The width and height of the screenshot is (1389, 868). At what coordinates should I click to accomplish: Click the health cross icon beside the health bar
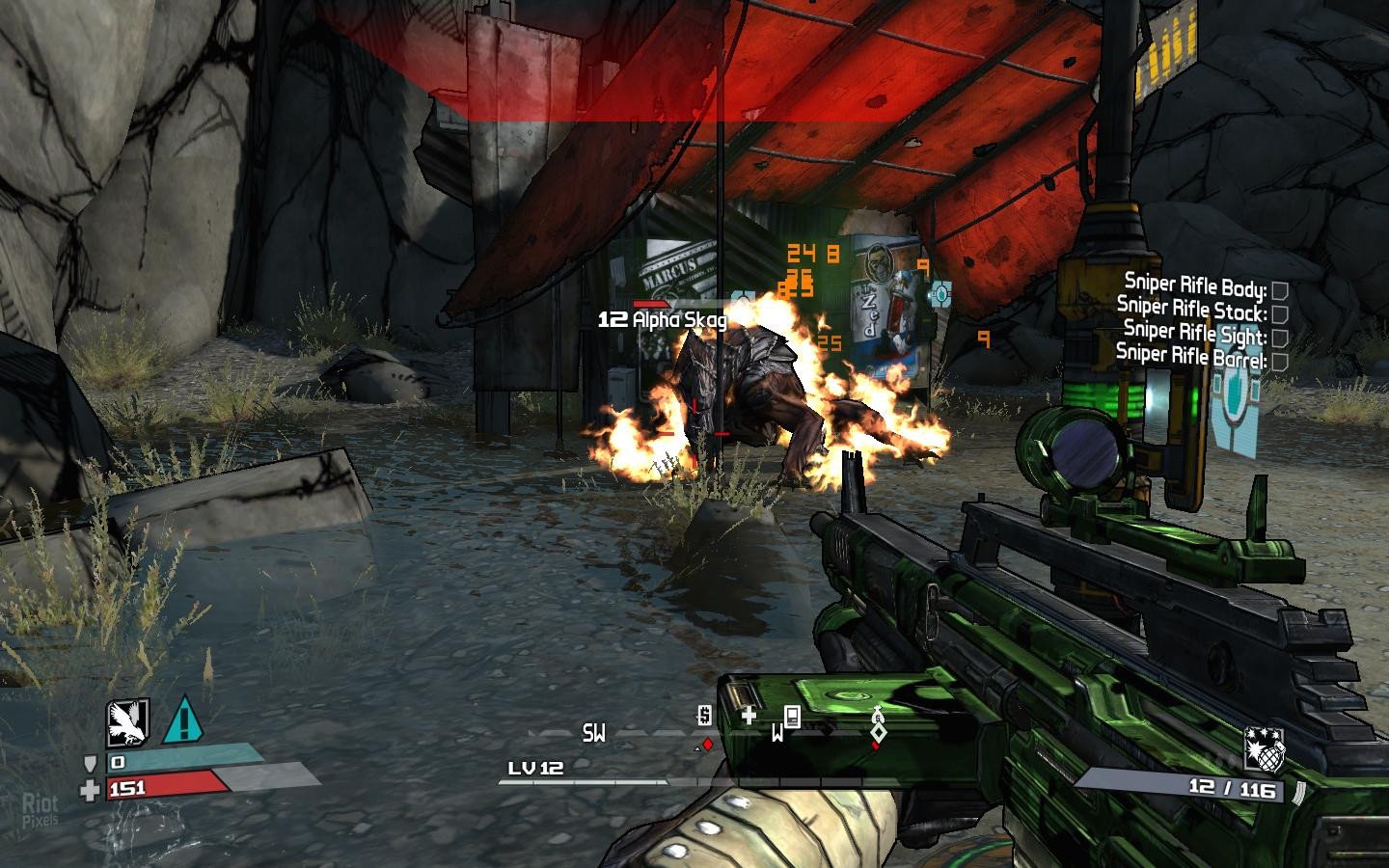[90, 791]
